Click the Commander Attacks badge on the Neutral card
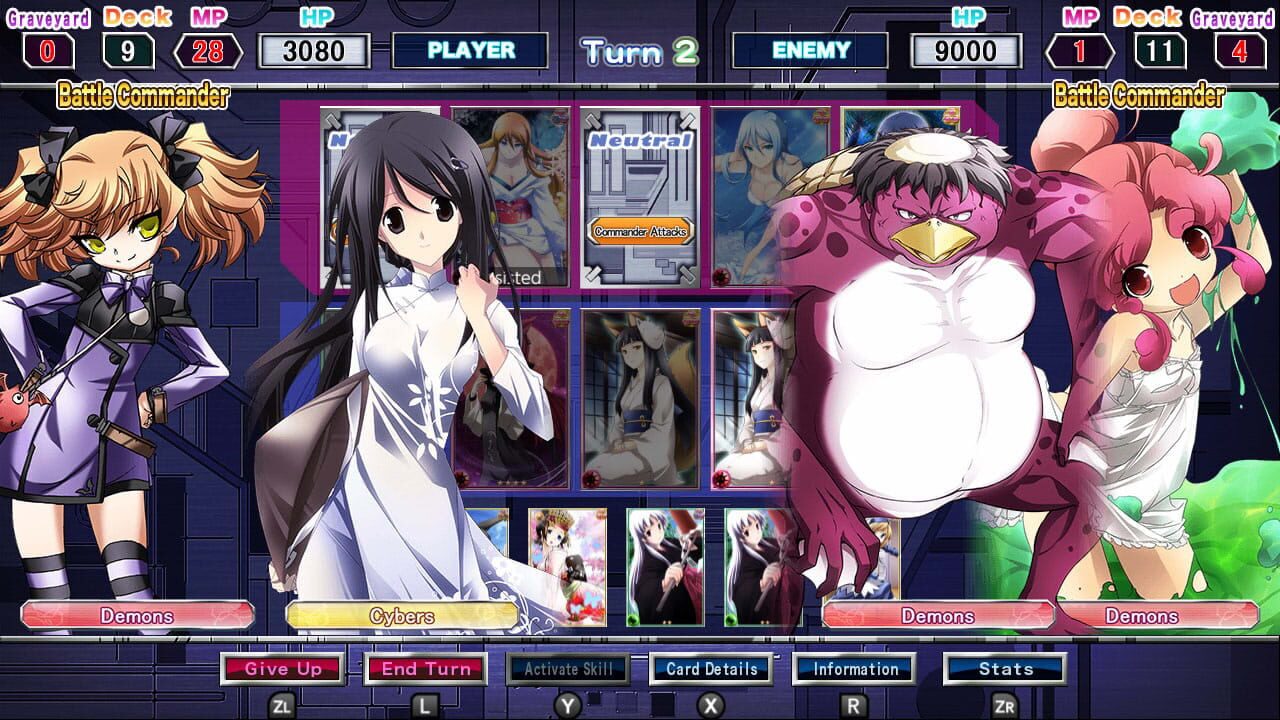Screen dimensions: 1280x720 (x=642, y=231)
